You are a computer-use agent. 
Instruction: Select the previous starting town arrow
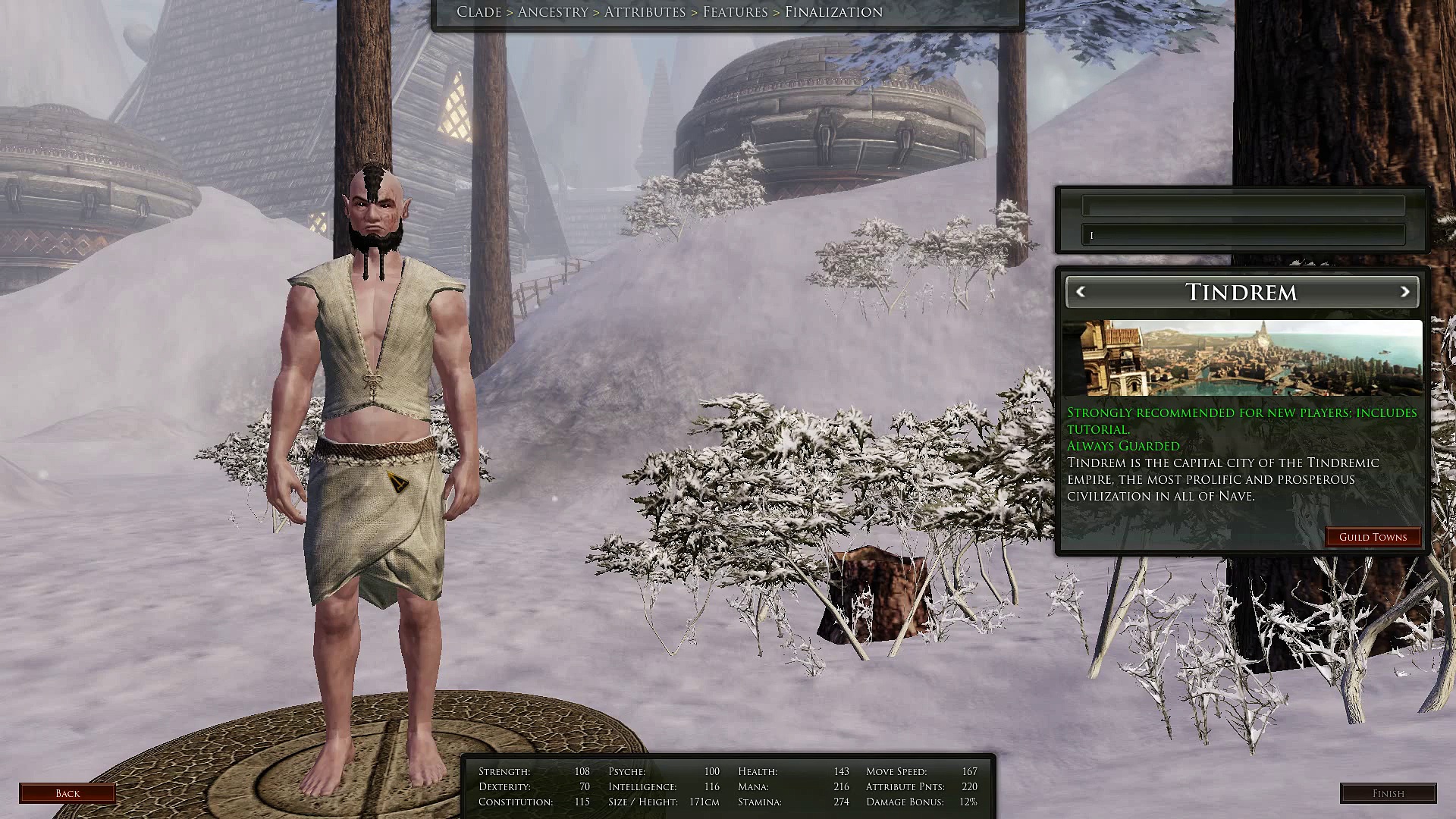click(1081, 292)
